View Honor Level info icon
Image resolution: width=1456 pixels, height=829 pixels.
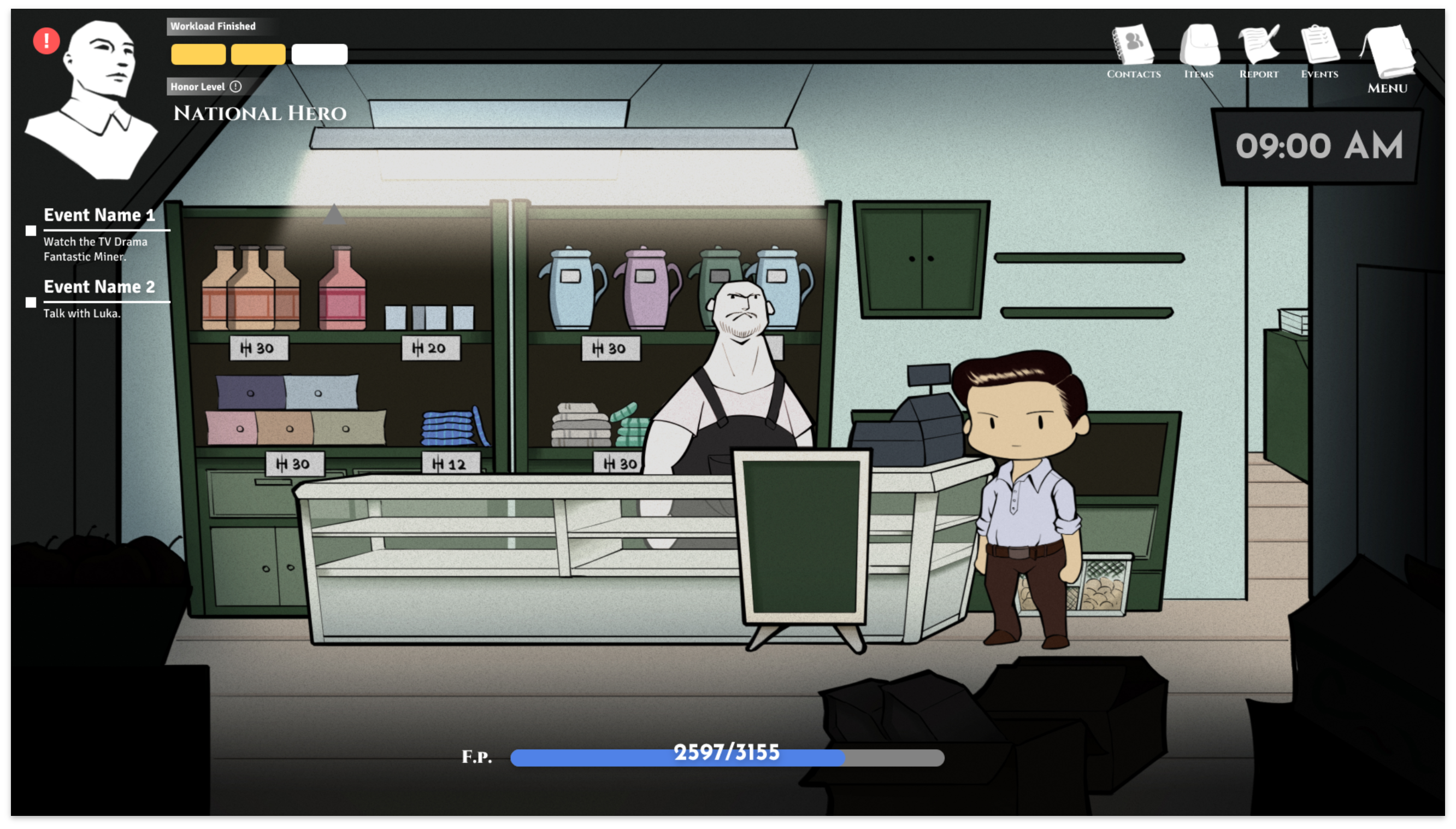coord(235,86)
